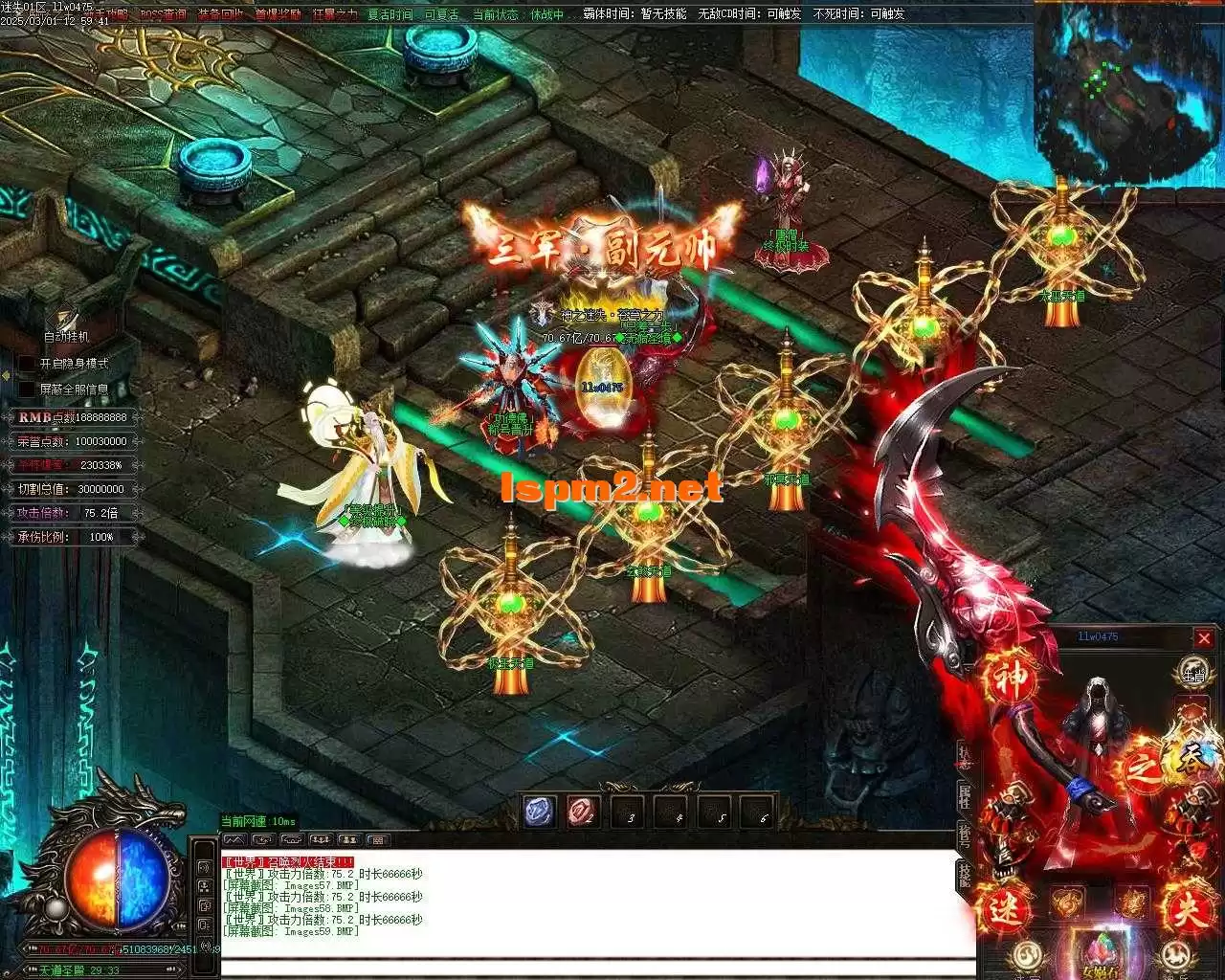Open the 生肖 zodiac slot

click(1192, 672)
